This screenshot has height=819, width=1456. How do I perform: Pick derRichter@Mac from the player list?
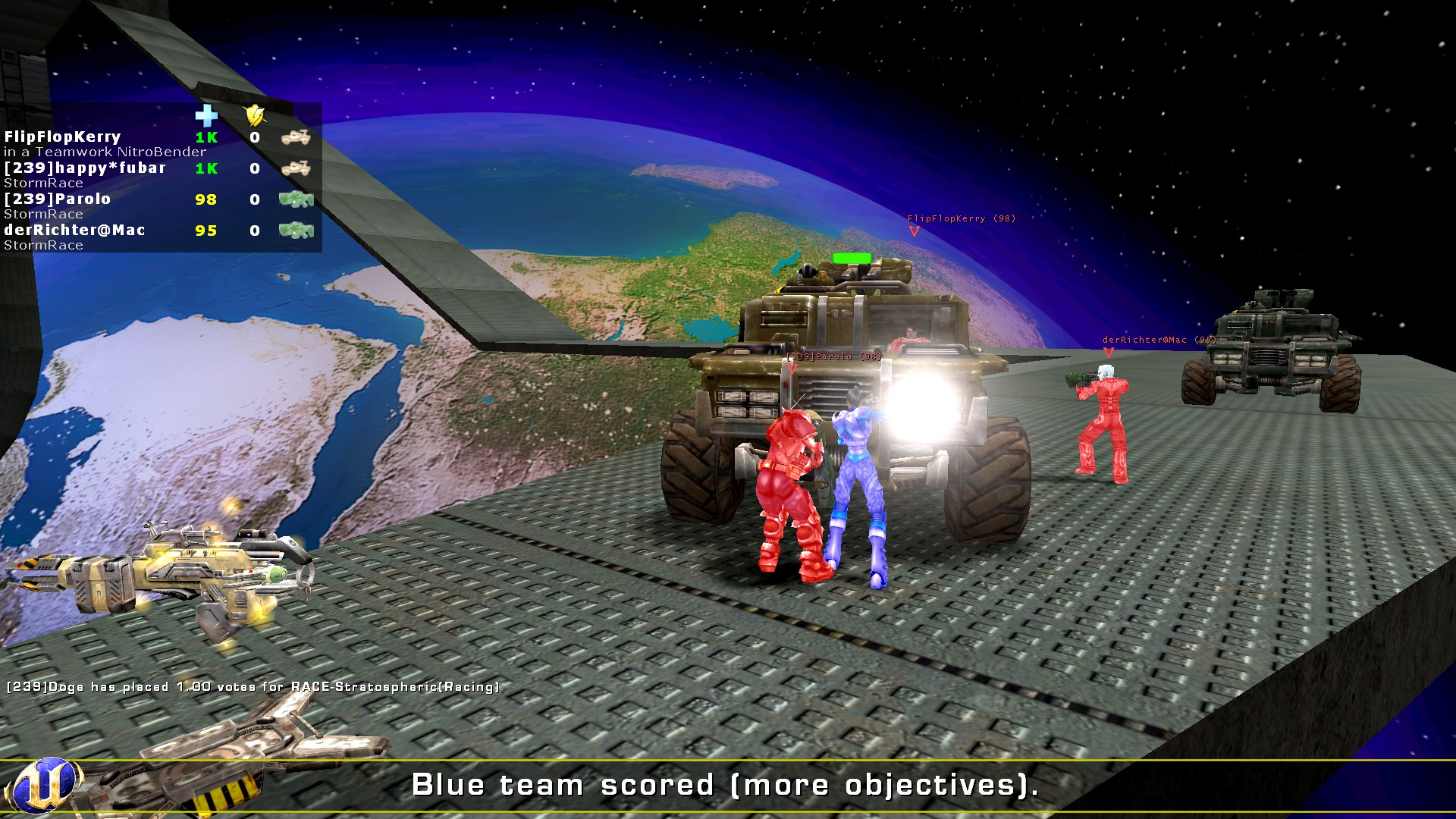click(74, 231)
